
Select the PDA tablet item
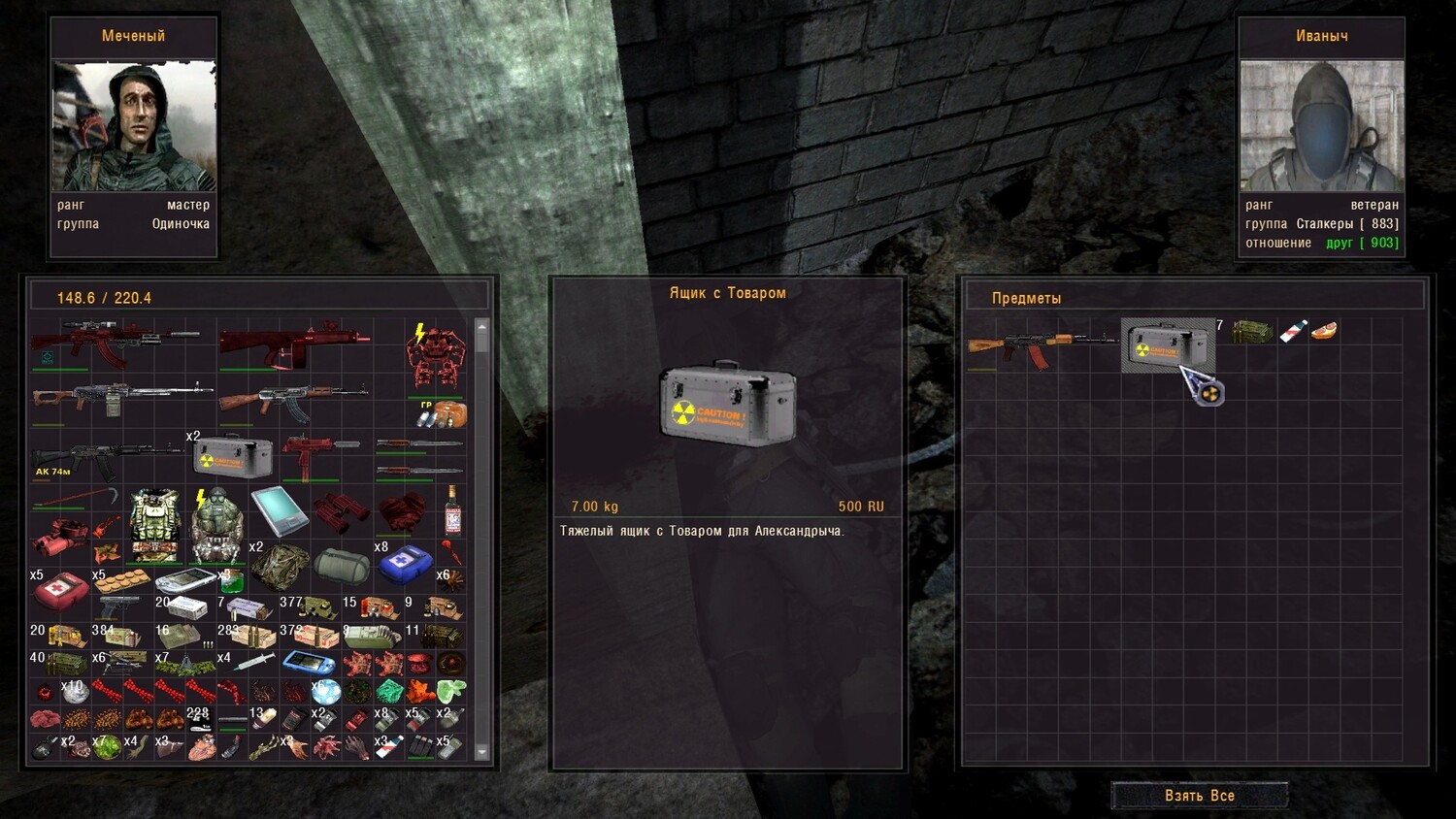coord(280,510)
